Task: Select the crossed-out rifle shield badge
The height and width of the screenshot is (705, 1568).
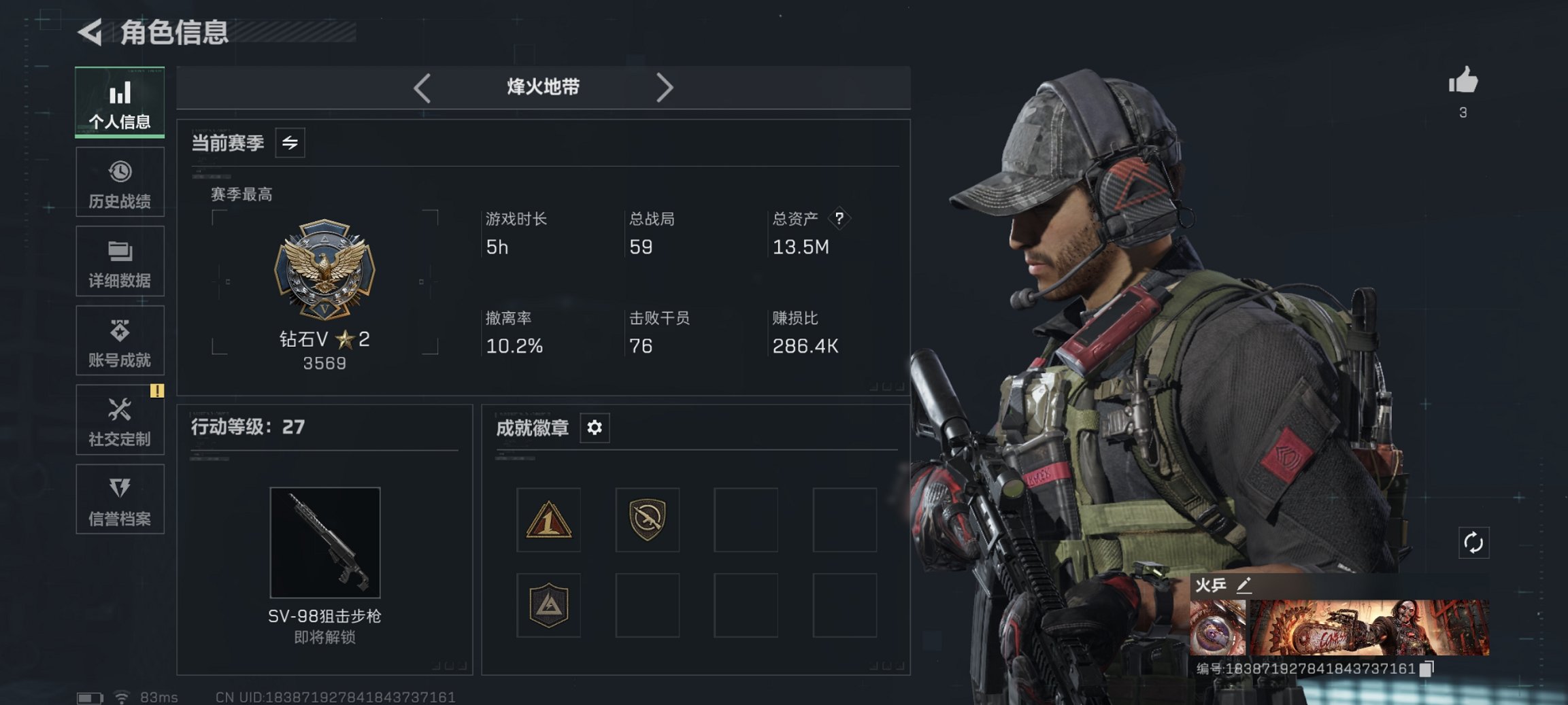Action: pos(647,520)
